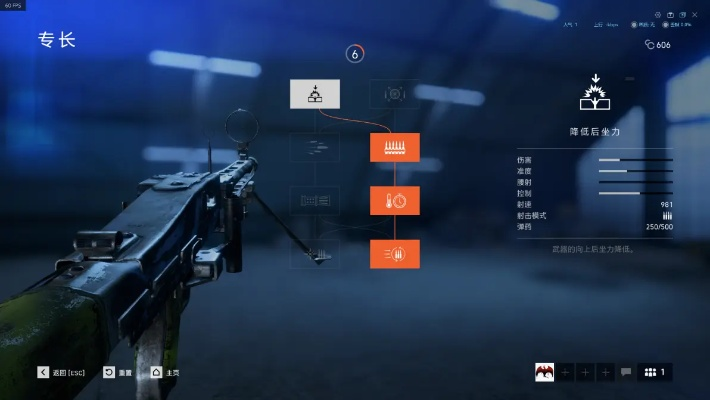Select the dim ammo belt specialization node
Viewport: 710px width, 400px height.
315,200
